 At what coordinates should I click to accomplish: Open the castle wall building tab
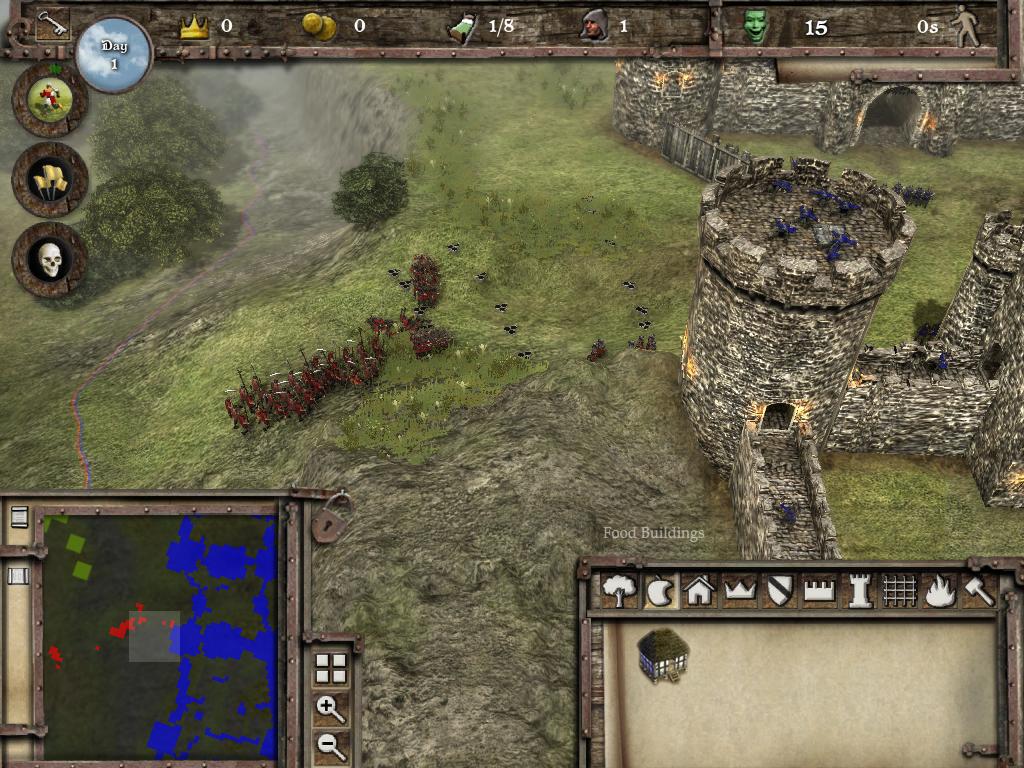pyautogui.click(x=819, y=592)
